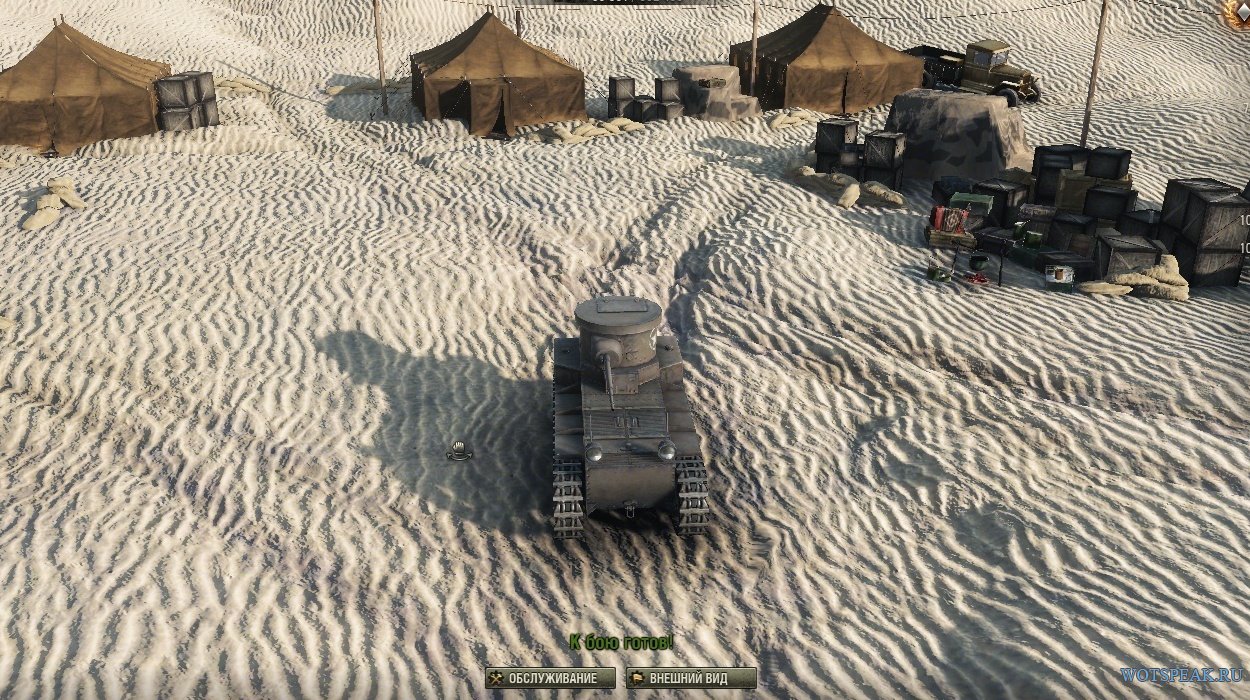Open the ОБСЛУЖИВАНИЕ service button
The height and width of the screenshot is (700, 1250).
549,678
